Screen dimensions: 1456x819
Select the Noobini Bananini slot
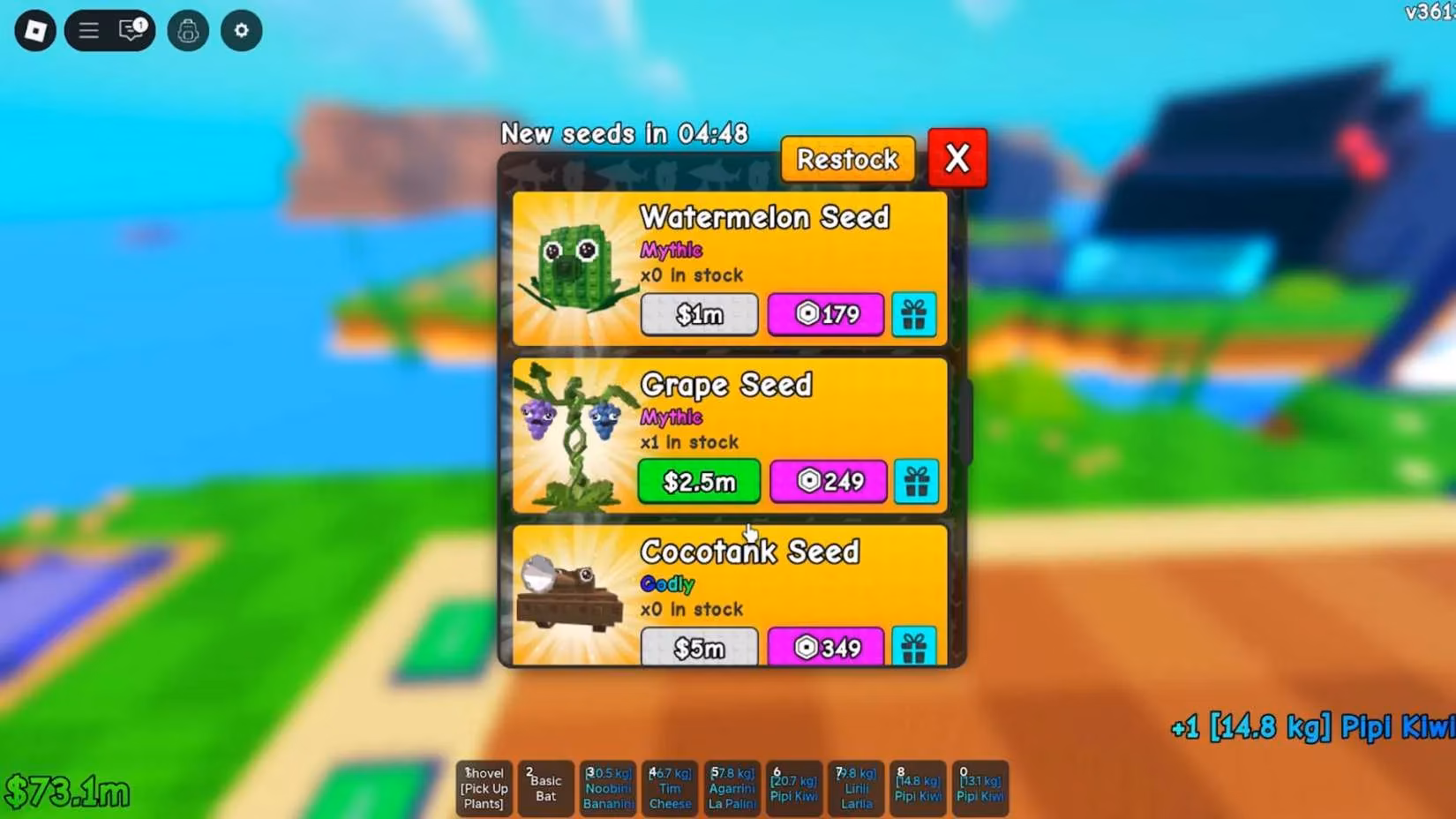coord(608,787)
